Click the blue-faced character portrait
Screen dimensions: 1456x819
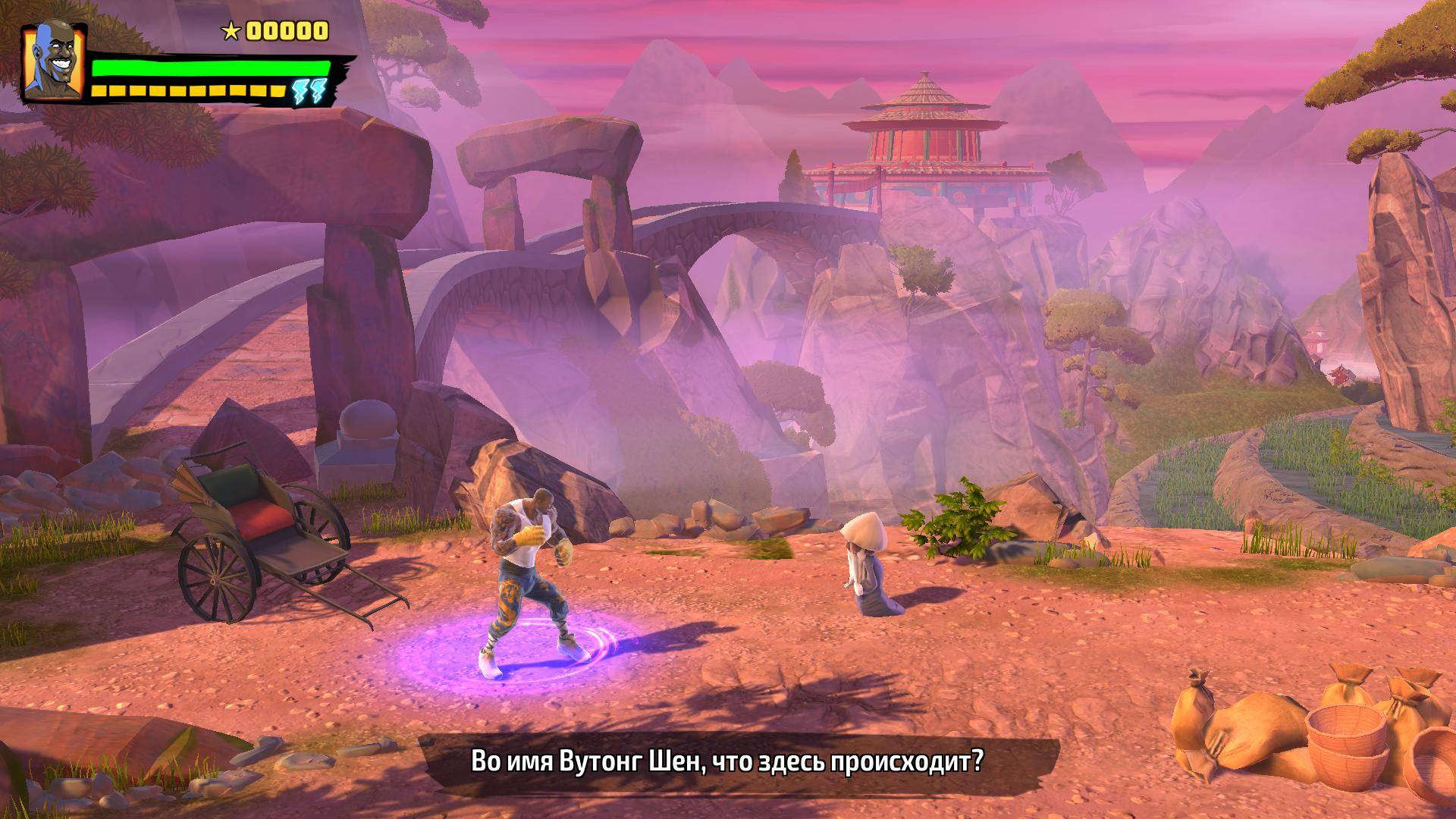point(53,61)
